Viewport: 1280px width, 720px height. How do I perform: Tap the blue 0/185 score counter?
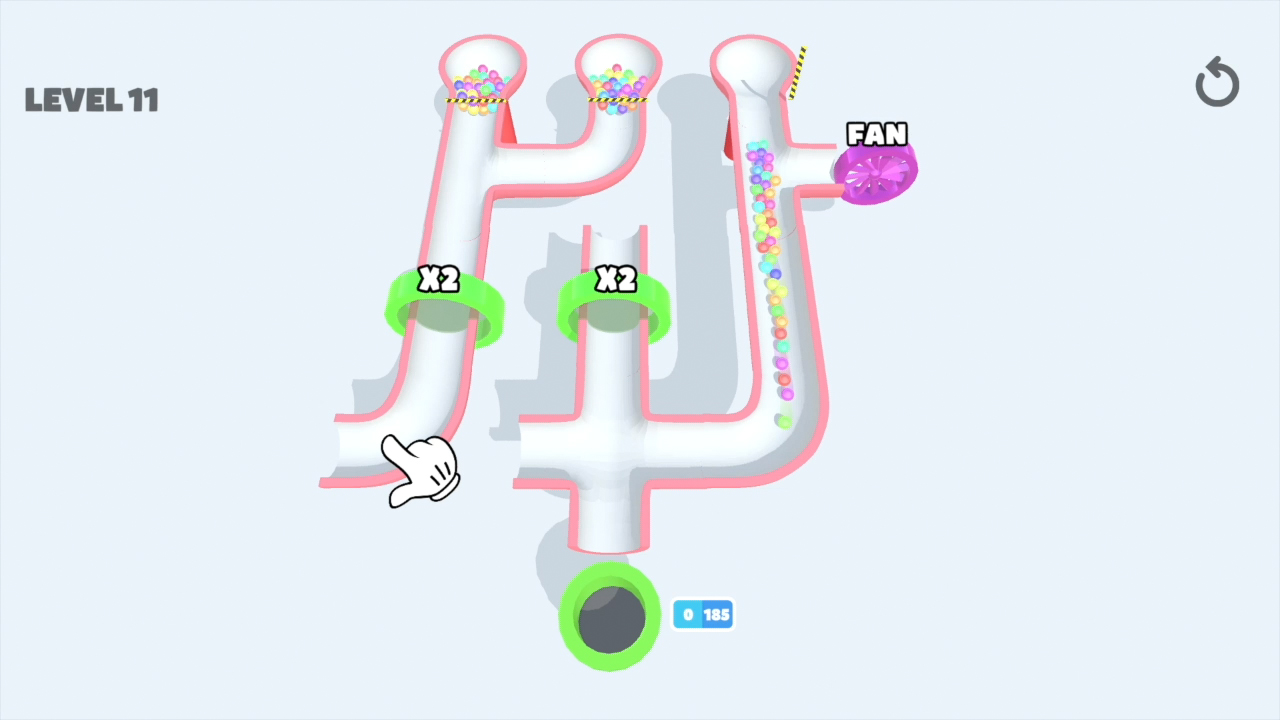[x=703, y=615]
